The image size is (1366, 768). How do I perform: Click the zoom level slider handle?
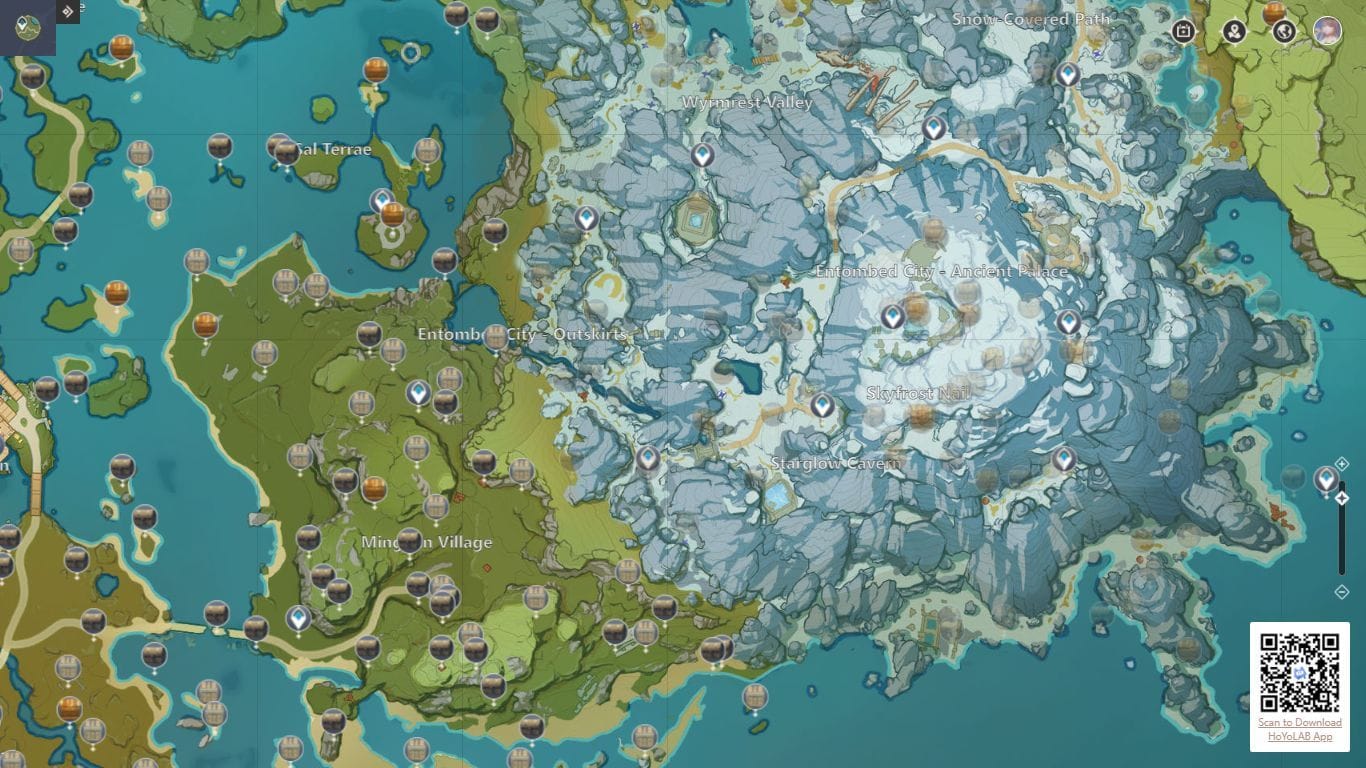1342,498
